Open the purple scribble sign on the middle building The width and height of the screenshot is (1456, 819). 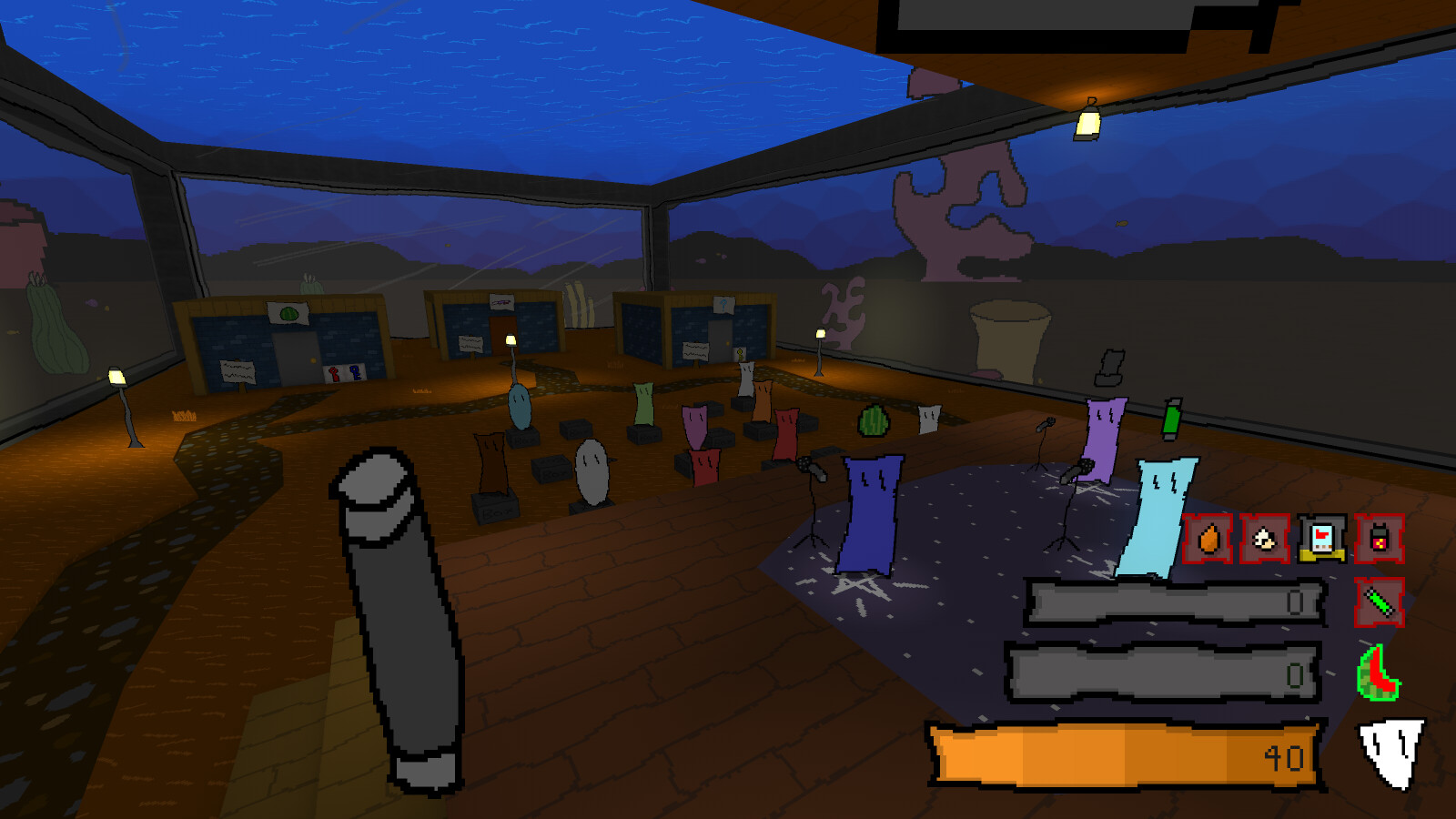click(x=500, y=303)
